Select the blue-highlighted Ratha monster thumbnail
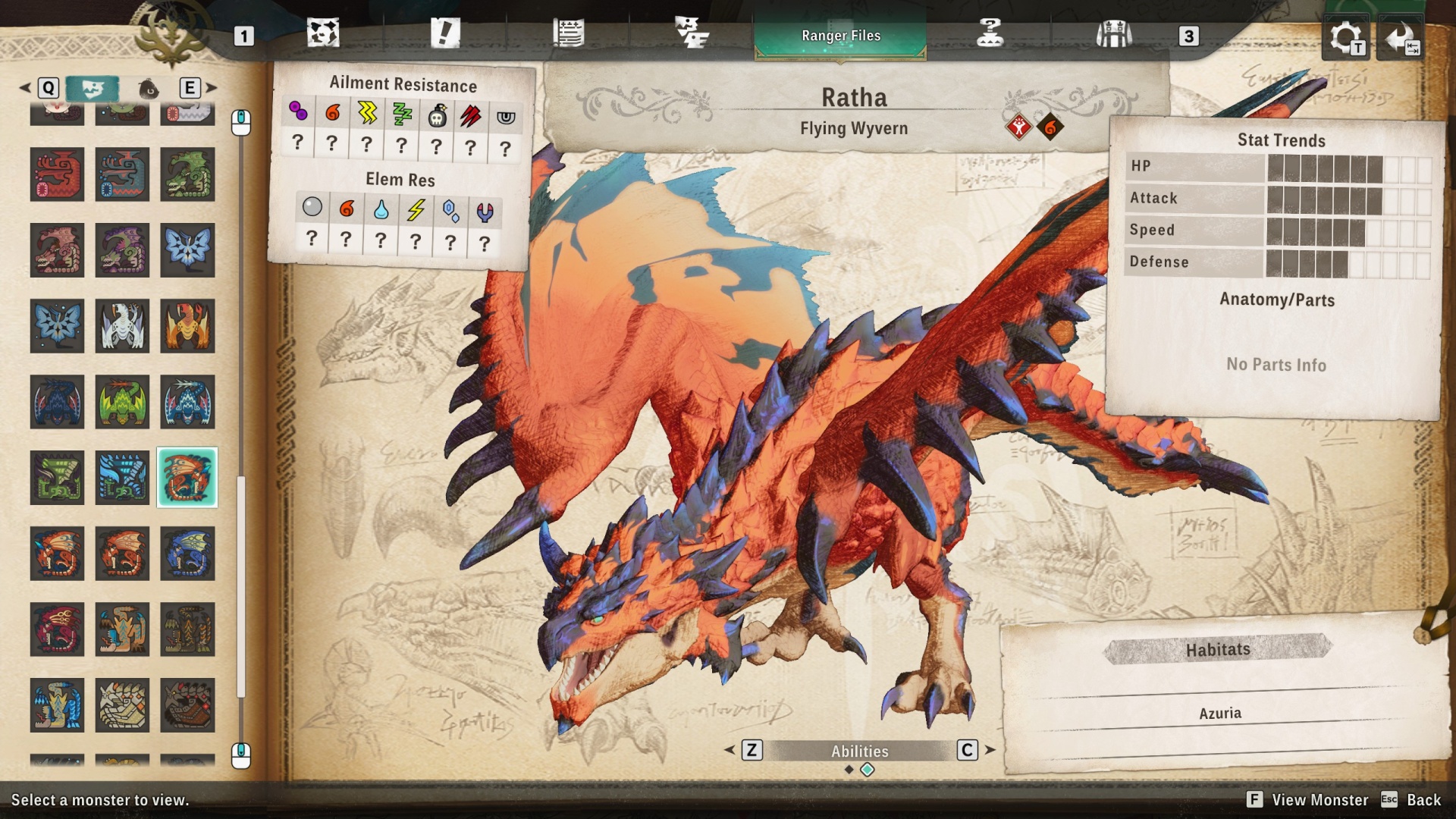1456x819 pixels. click(x=187, y=478)
